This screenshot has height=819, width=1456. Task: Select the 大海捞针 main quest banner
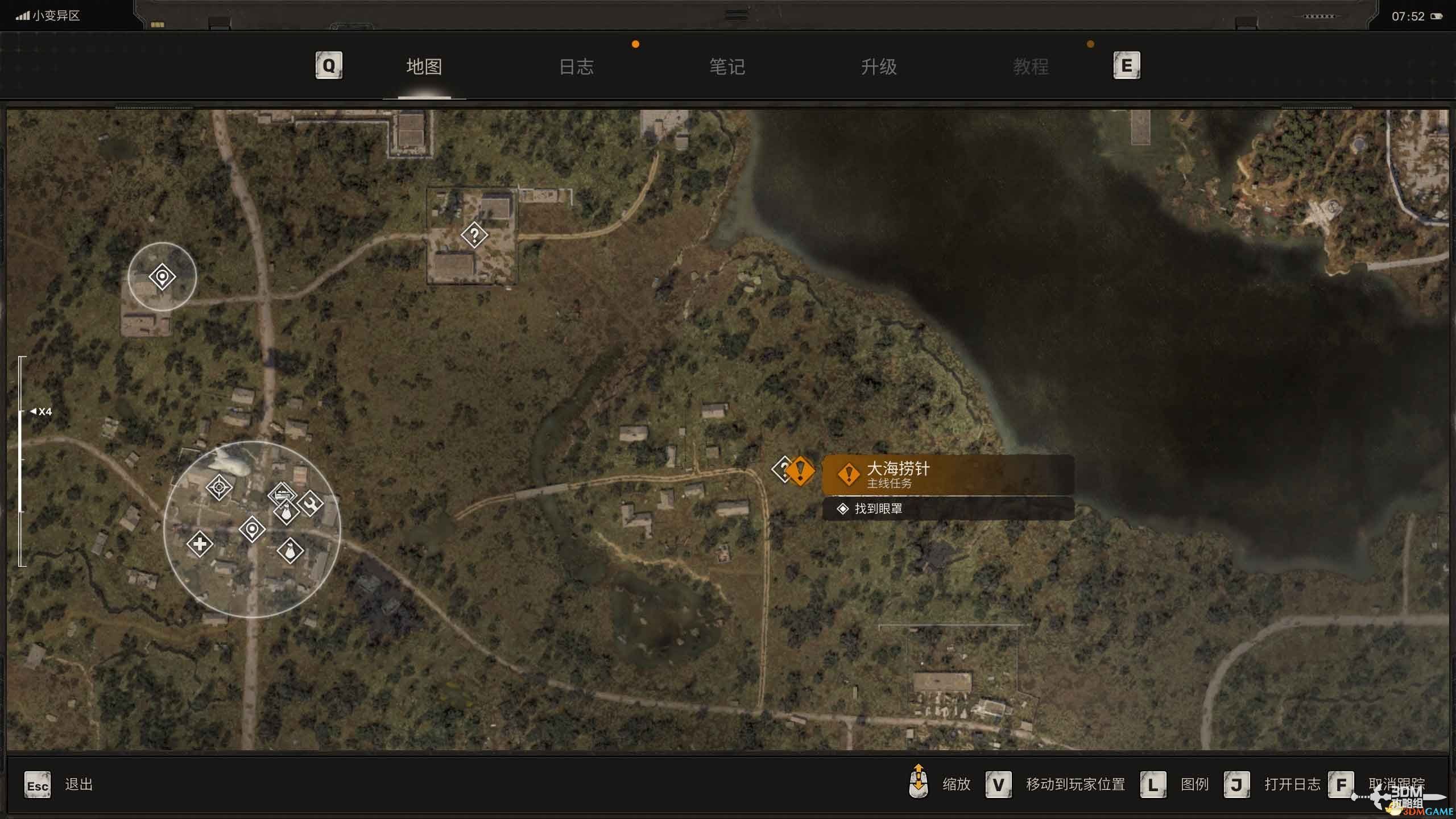point(948,474)
